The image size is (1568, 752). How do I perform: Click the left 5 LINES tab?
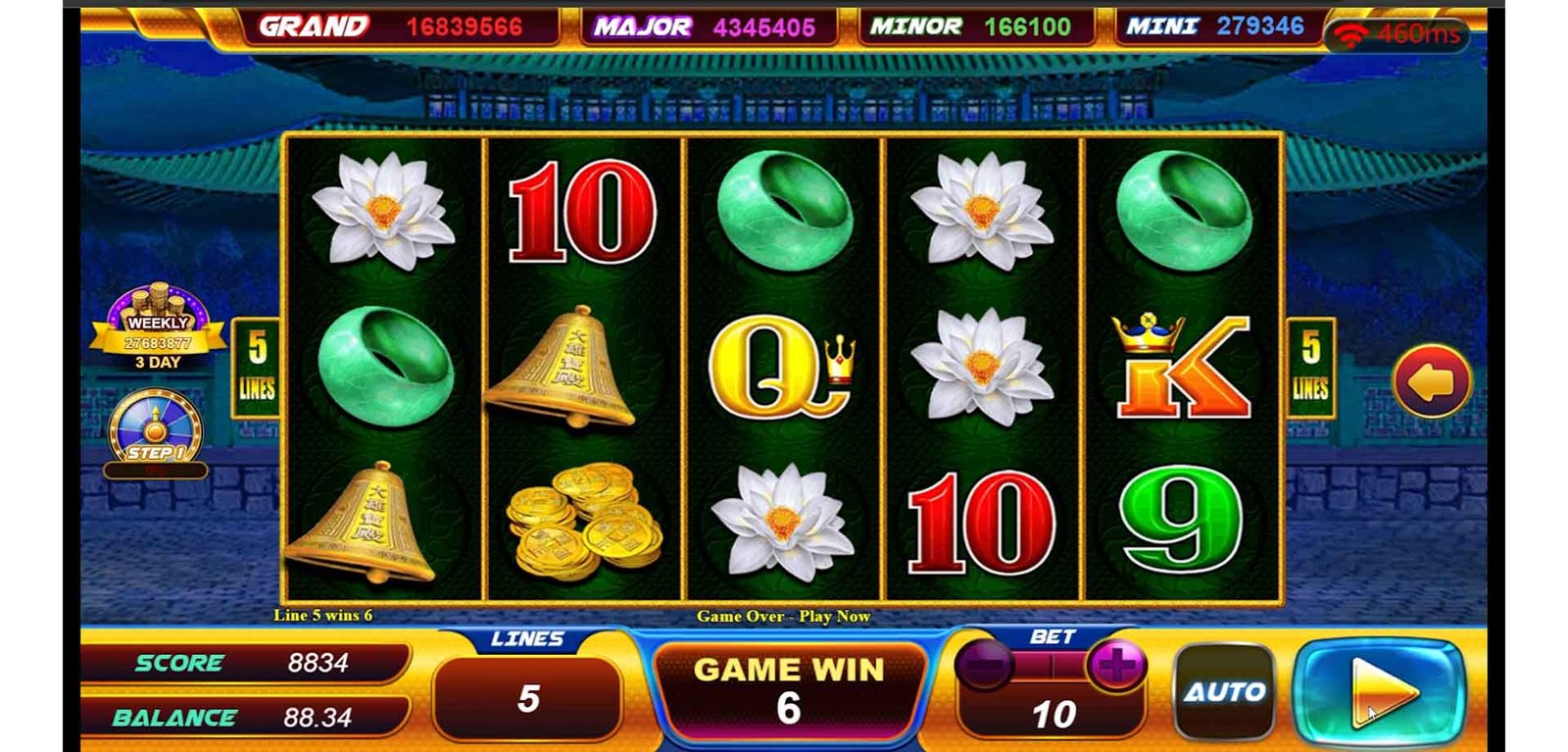(256, 368)
